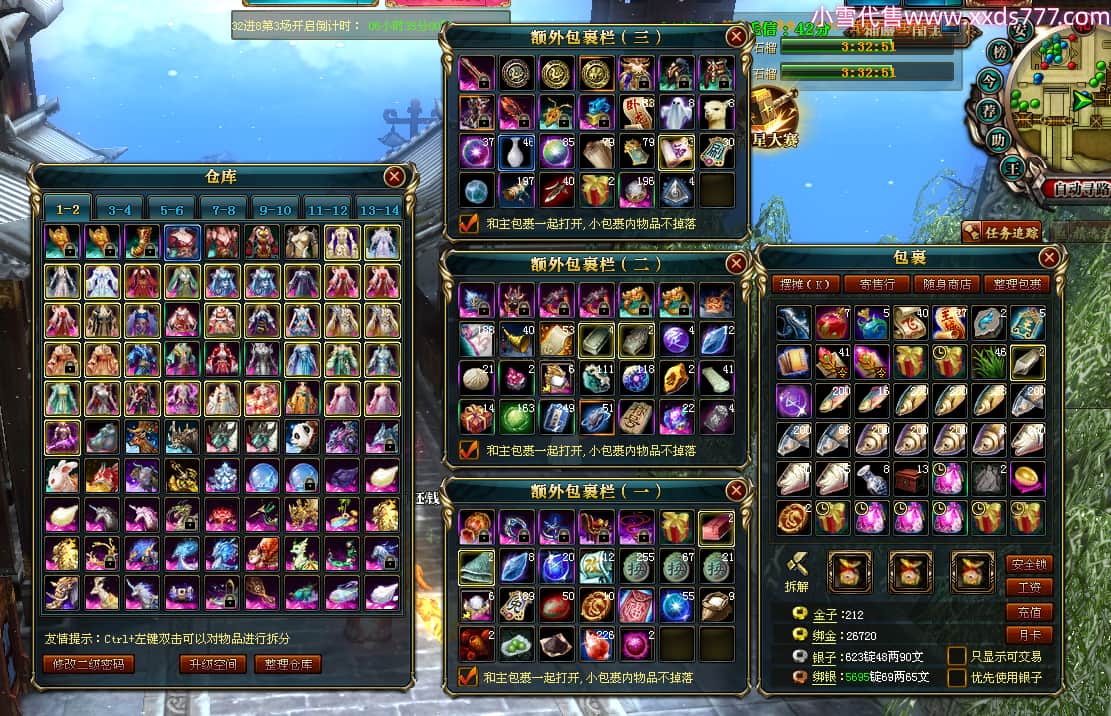Open the 寄售行 consignment house
This screenshot has height=716, width=1111.
pos(876,284)
